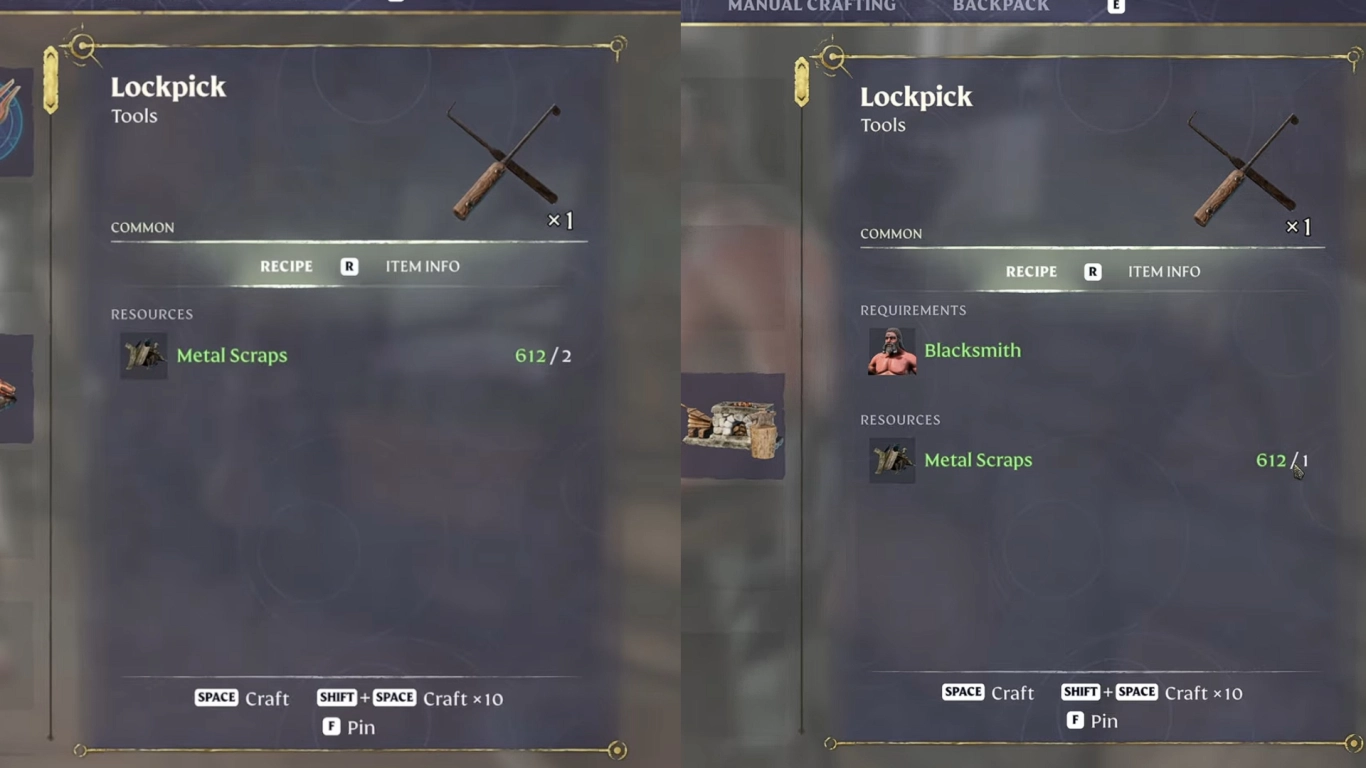
Task: Select the Blacksmith requirement portrait
Action: 891,350
